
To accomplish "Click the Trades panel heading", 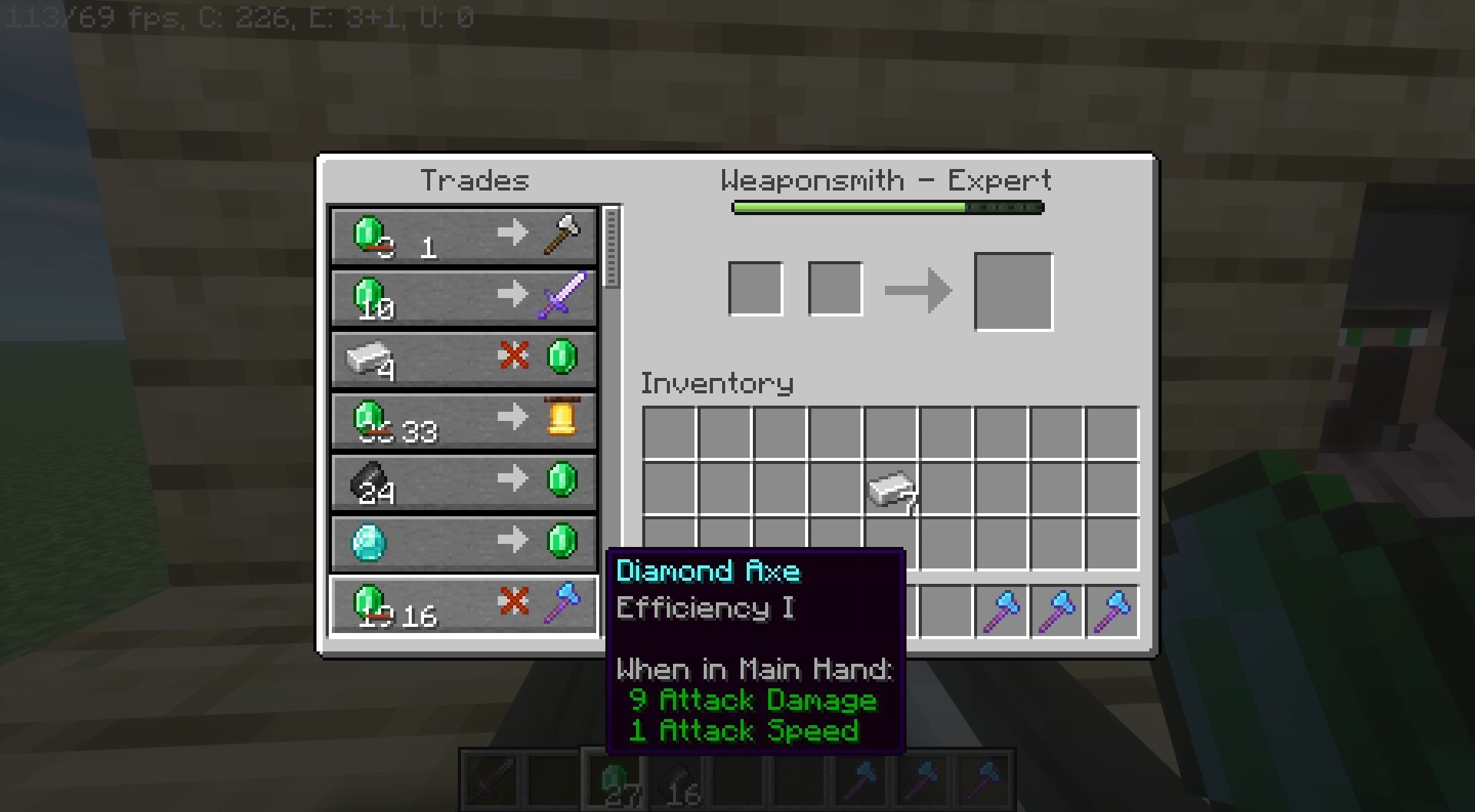I will point(476,180).
